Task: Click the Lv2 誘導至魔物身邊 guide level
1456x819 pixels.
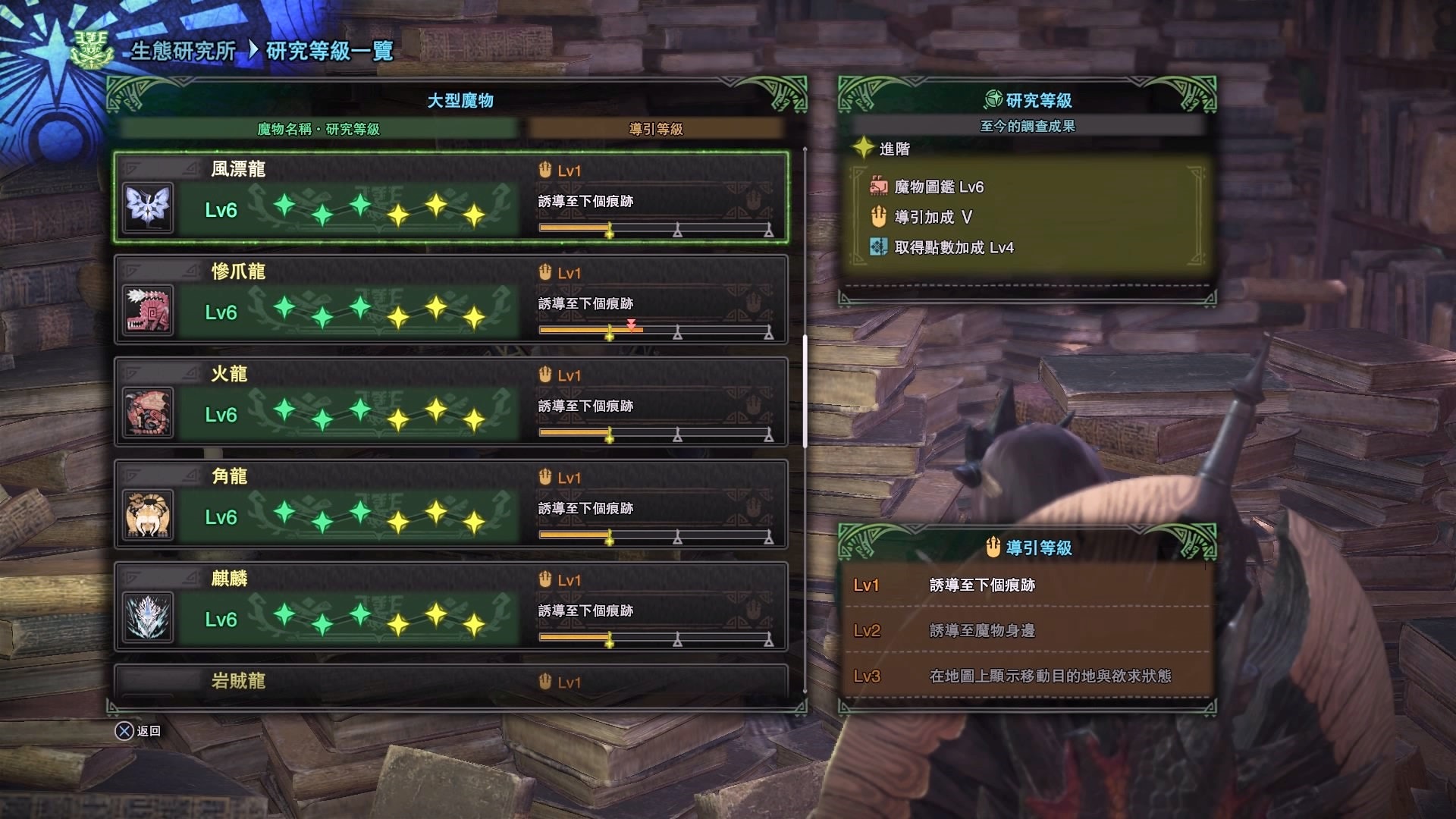Action: pos(1027,630)
